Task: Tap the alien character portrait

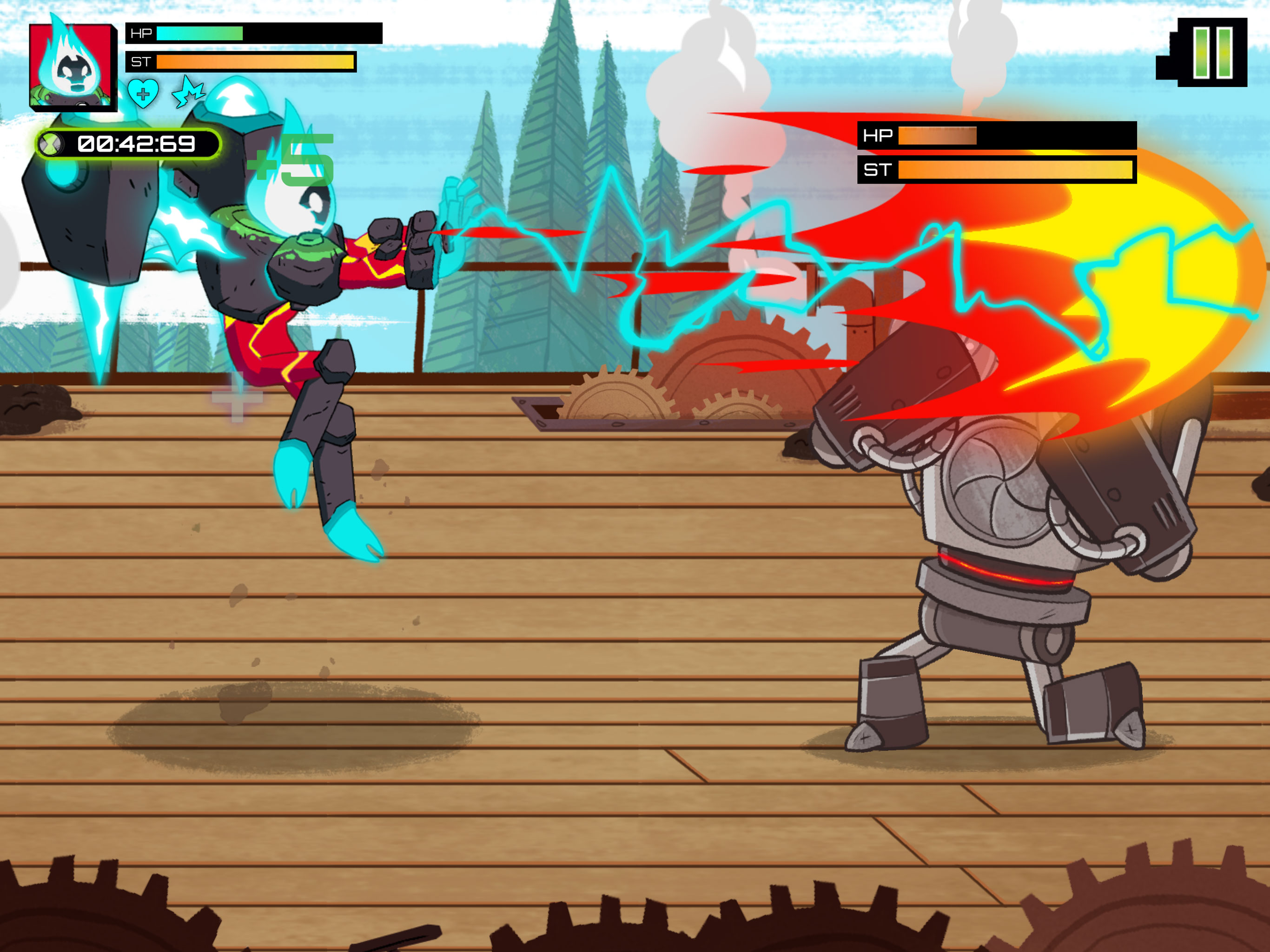Action: 72,65
